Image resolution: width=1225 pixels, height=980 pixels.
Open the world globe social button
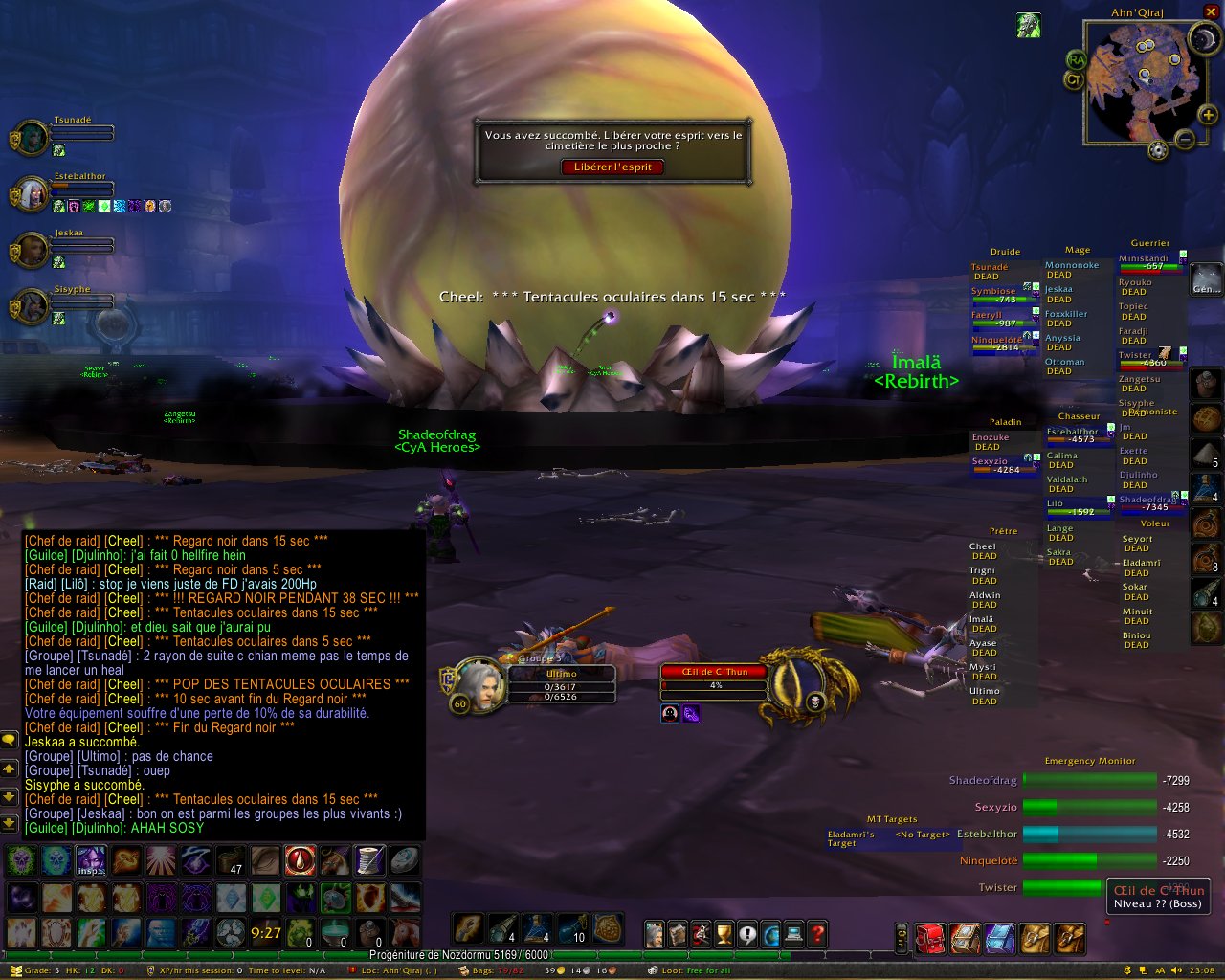click(x=770, y=934)
